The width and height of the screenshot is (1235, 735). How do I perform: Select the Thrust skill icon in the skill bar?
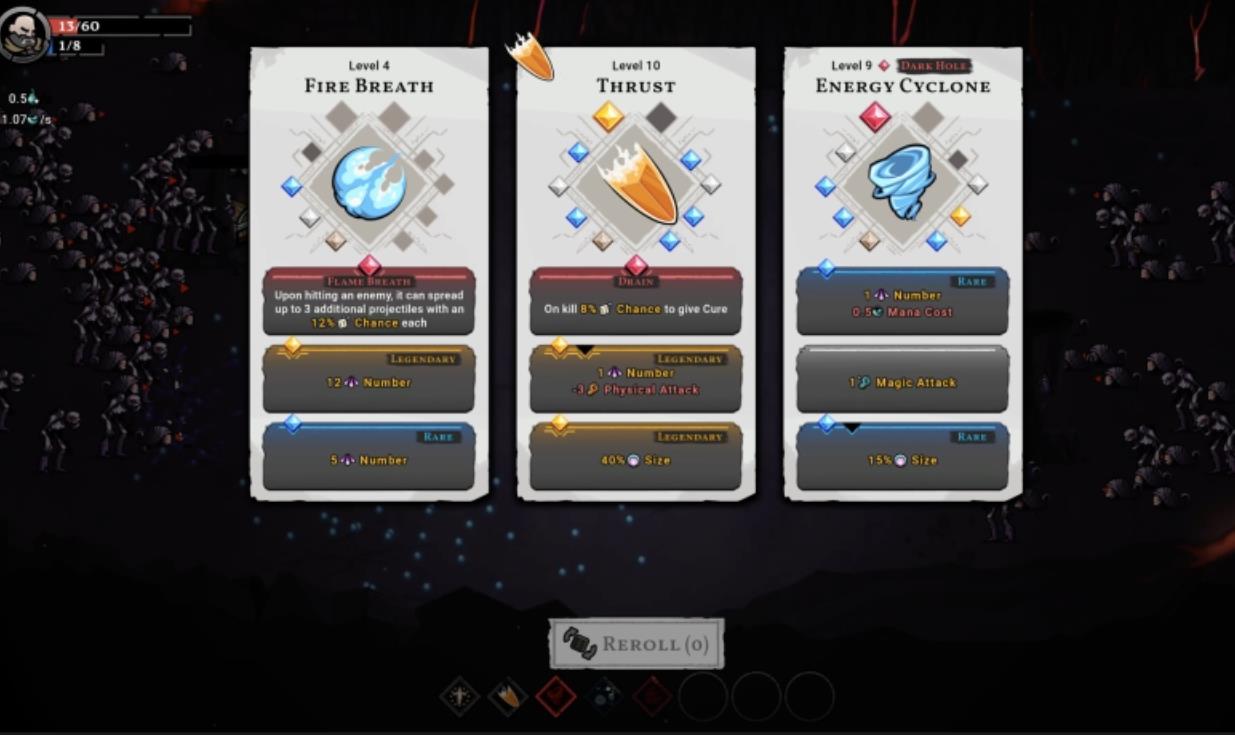pos(508,696)
